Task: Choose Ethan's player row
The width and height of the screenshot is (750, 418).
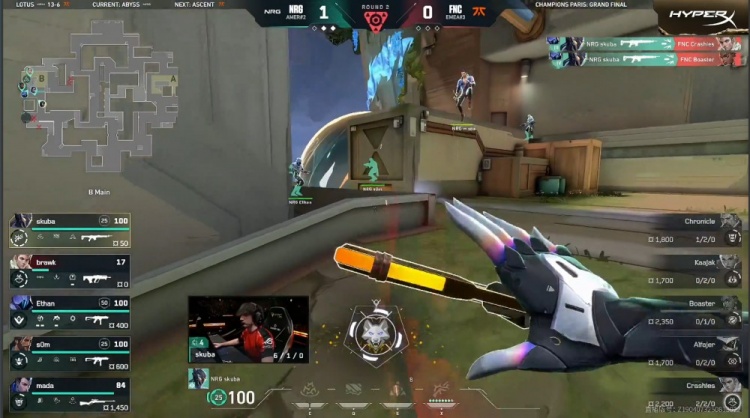Action: pyautogui.click(x=70, y=311)
